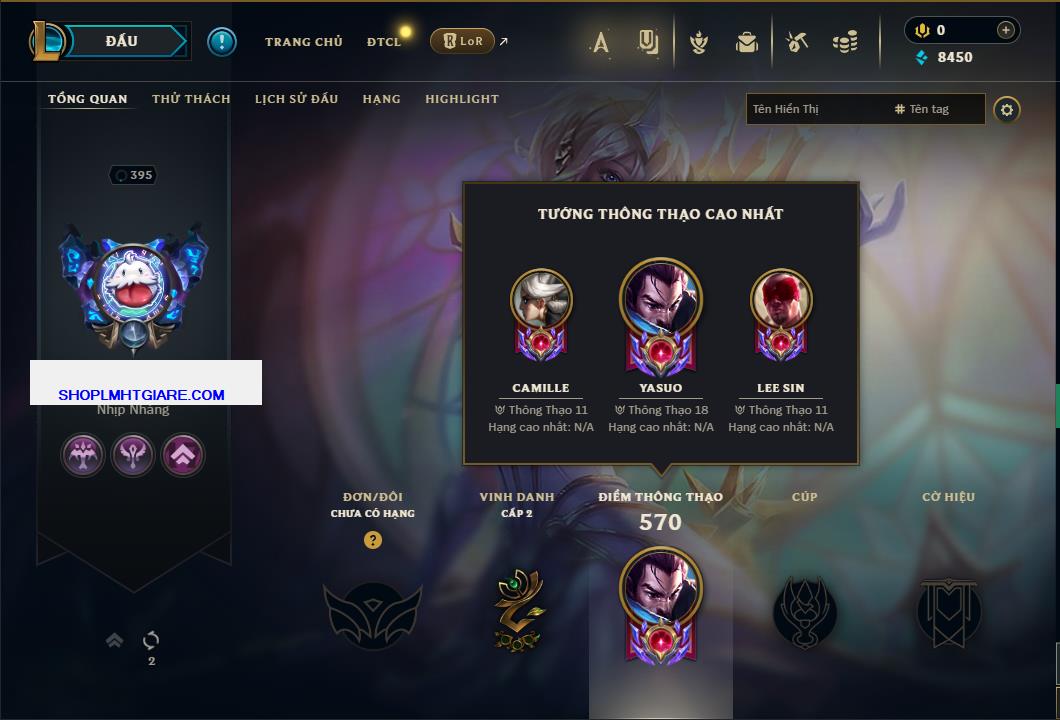Click the Tên Hiển Thị search field
The height and width of the screenshot is (720, 1060).
tap(815, 109)
